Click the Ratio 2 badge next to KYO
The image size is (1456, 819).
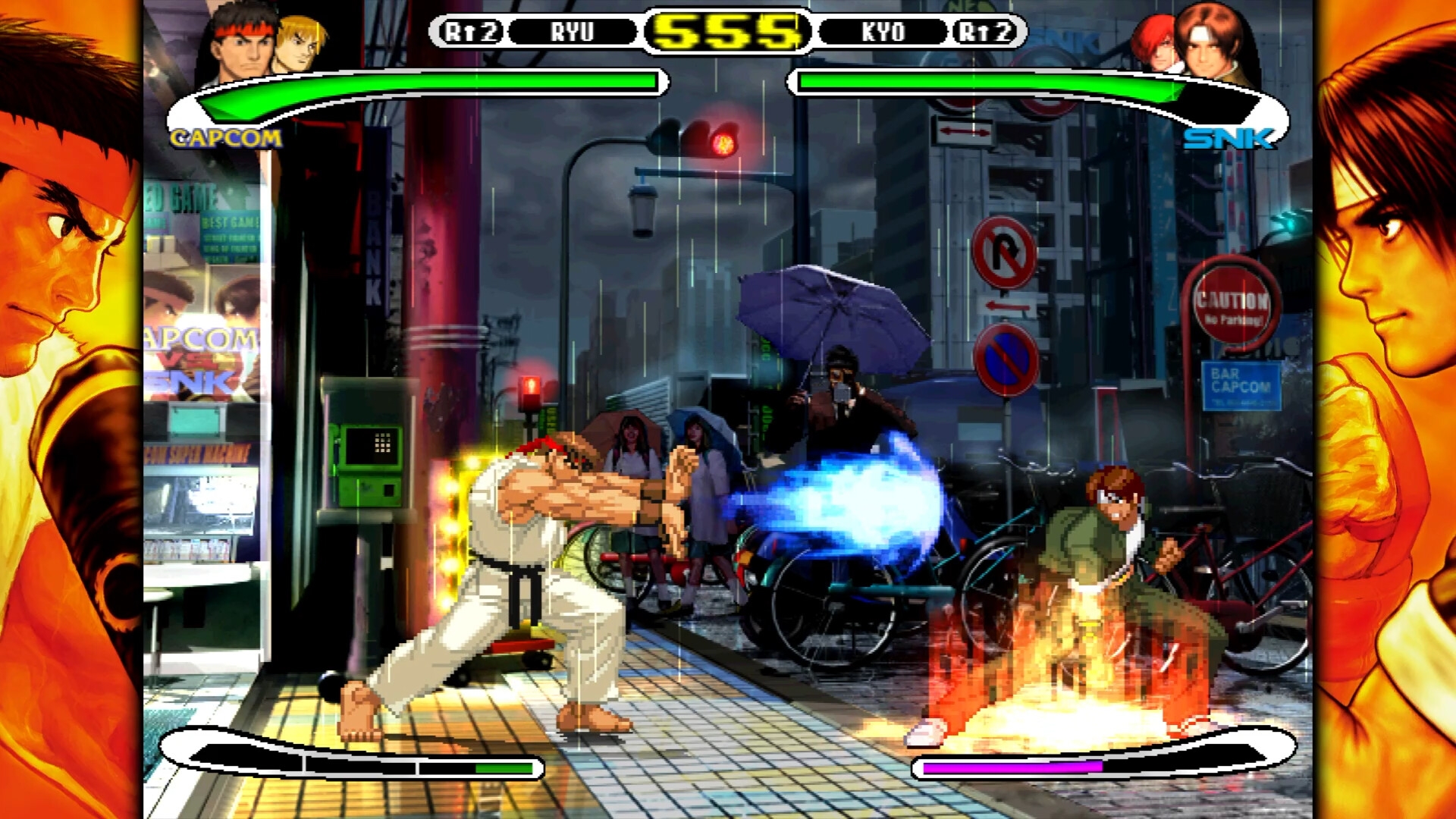(x=984, y=32)
